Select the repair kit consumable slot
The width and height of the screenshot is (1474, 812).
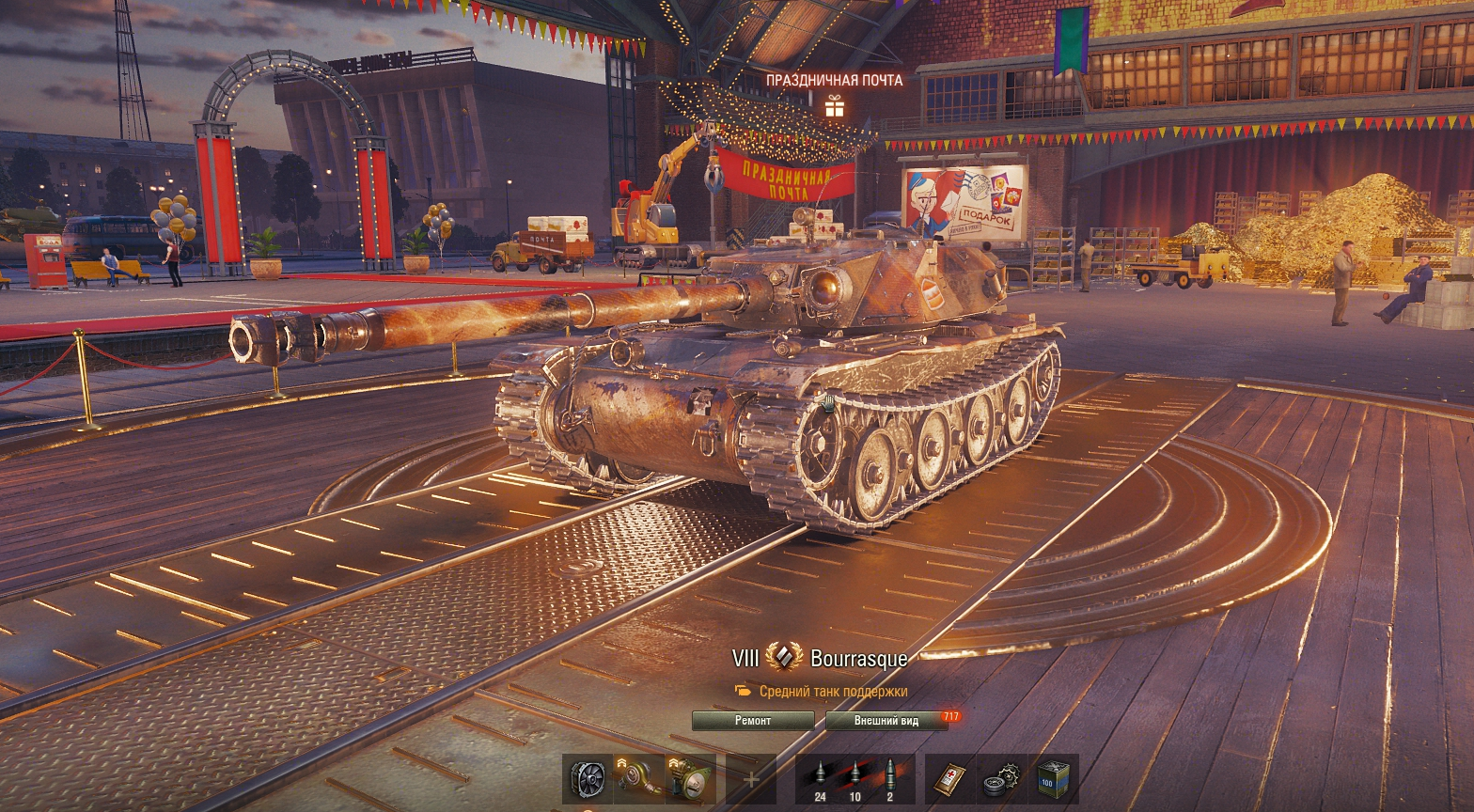tap(1000, 779)
